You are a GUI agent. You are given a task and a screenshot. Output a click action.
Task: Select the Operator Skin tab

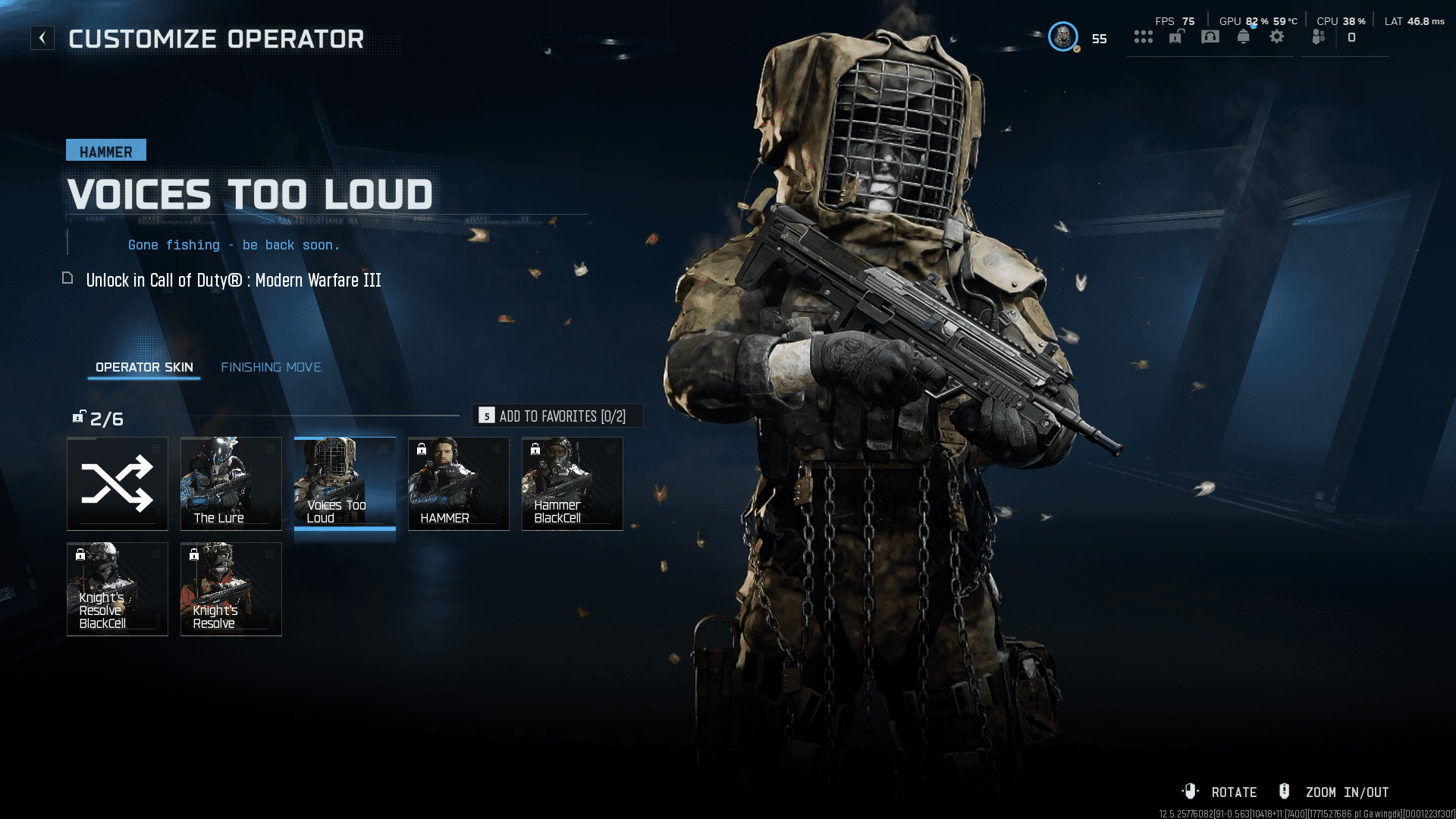point(144,367)
